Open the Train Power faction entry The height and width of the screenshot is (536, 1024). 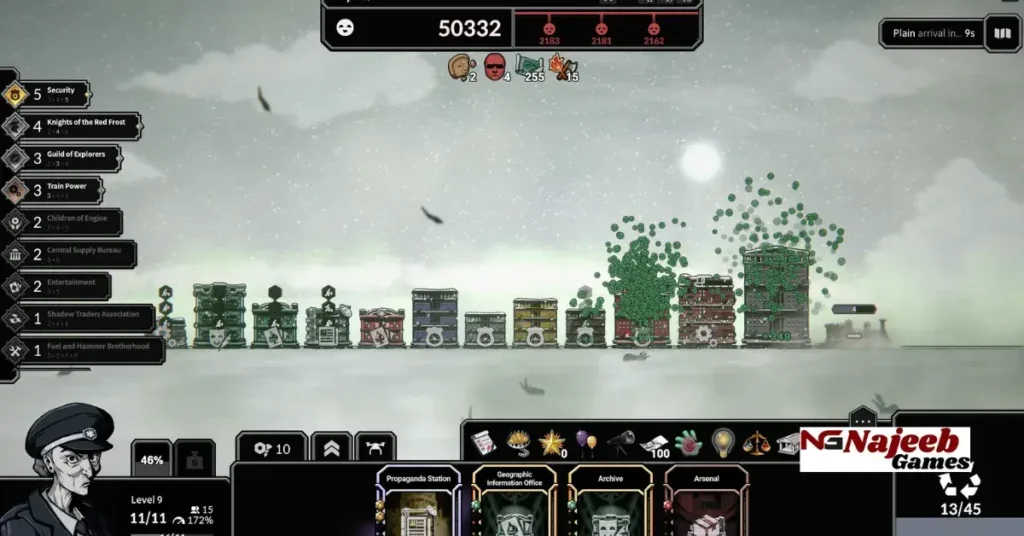coord(53,190)
